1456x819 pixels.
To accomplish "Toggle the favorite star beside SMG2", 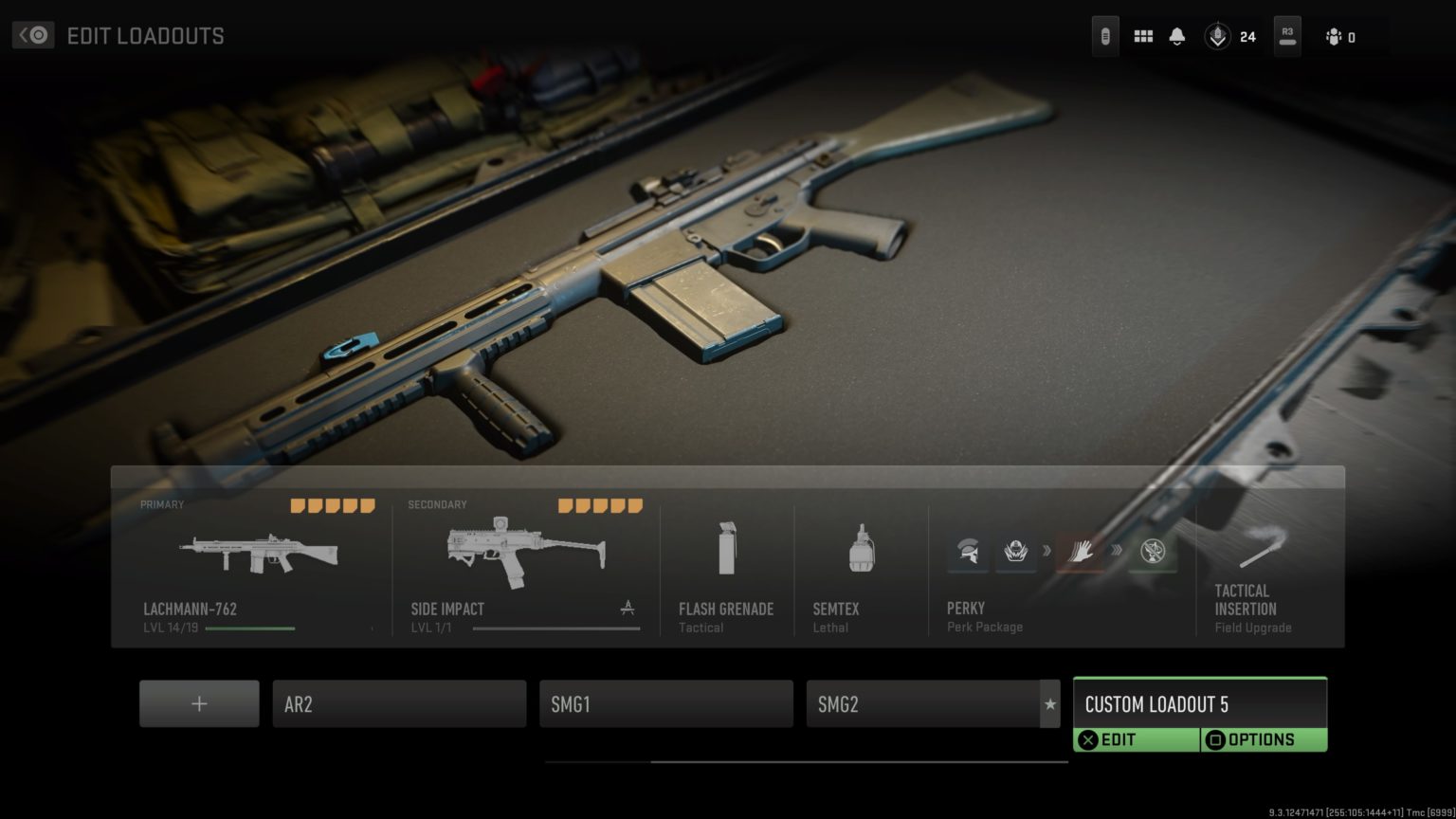I will click(x=1049, y=704).
